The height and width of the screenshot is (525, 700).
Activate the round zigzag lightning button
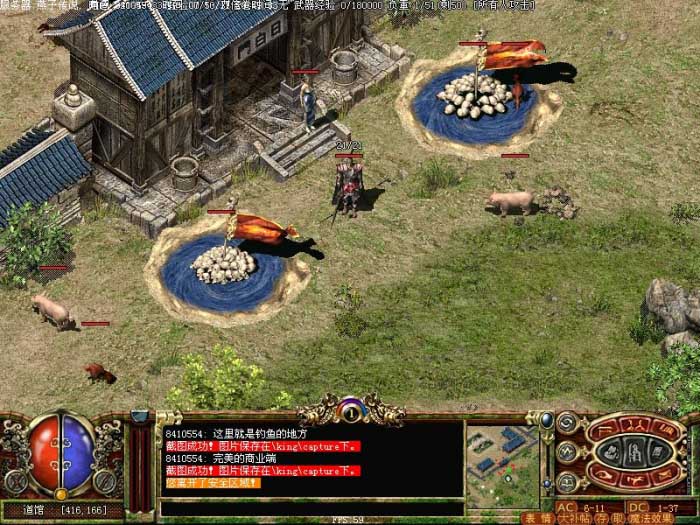pyautogui.click(x=569, y=453)
